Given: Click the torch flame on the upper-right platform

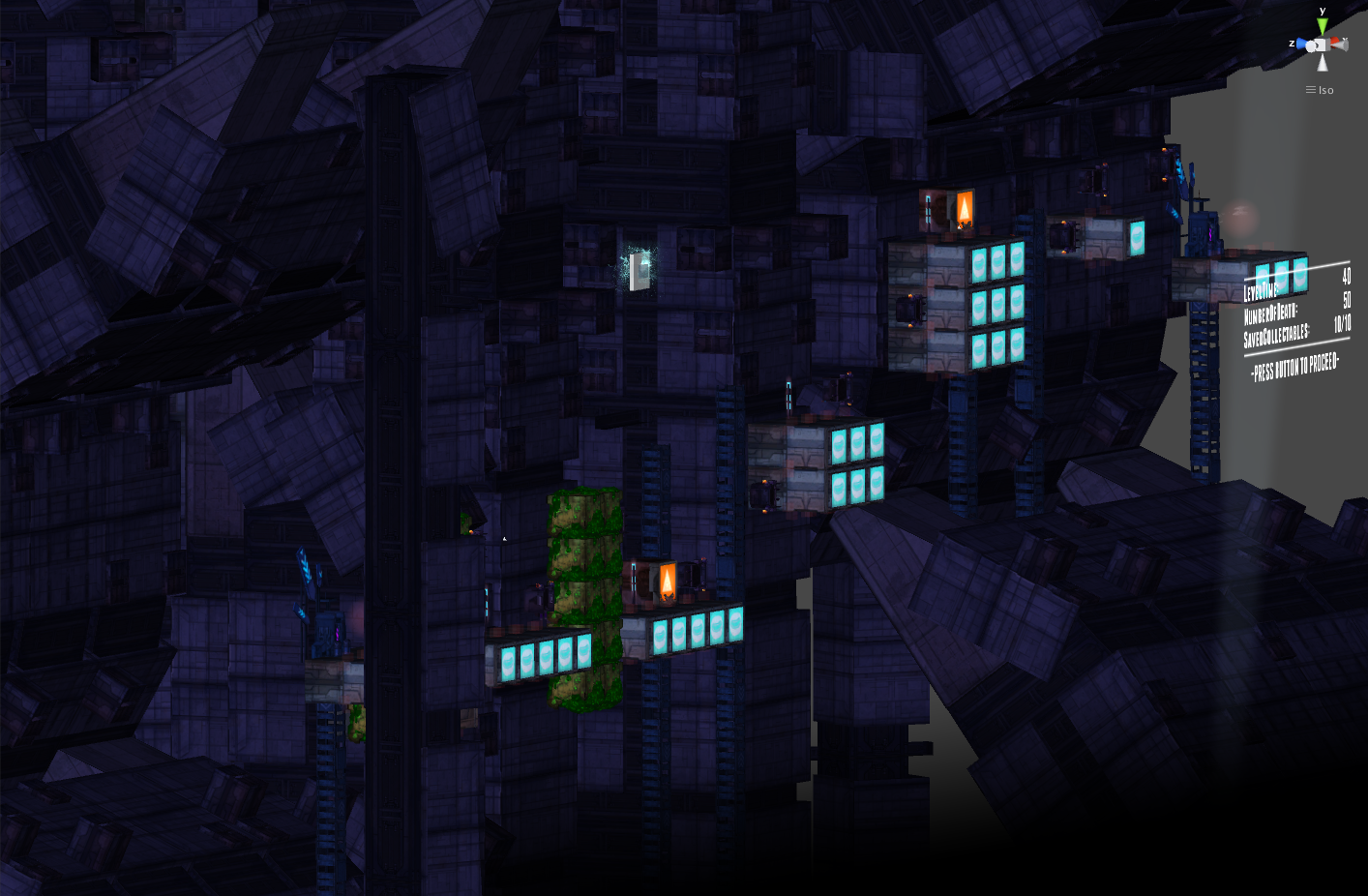Looking at the screenshot, I should point(965,206).
